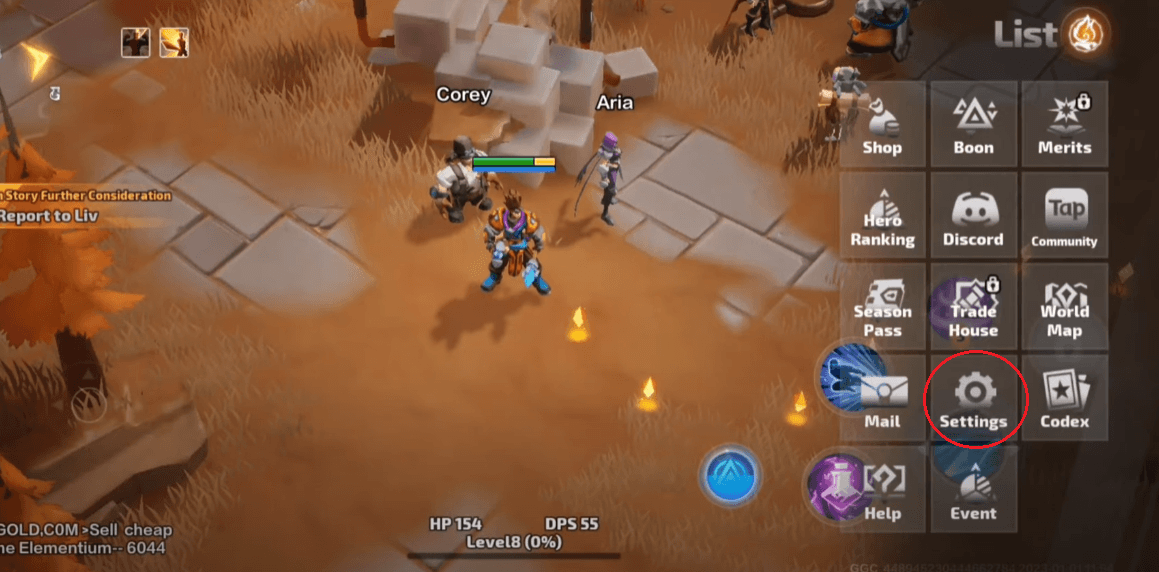Click the yellow arrow icon at top-left

pos(40,60)
